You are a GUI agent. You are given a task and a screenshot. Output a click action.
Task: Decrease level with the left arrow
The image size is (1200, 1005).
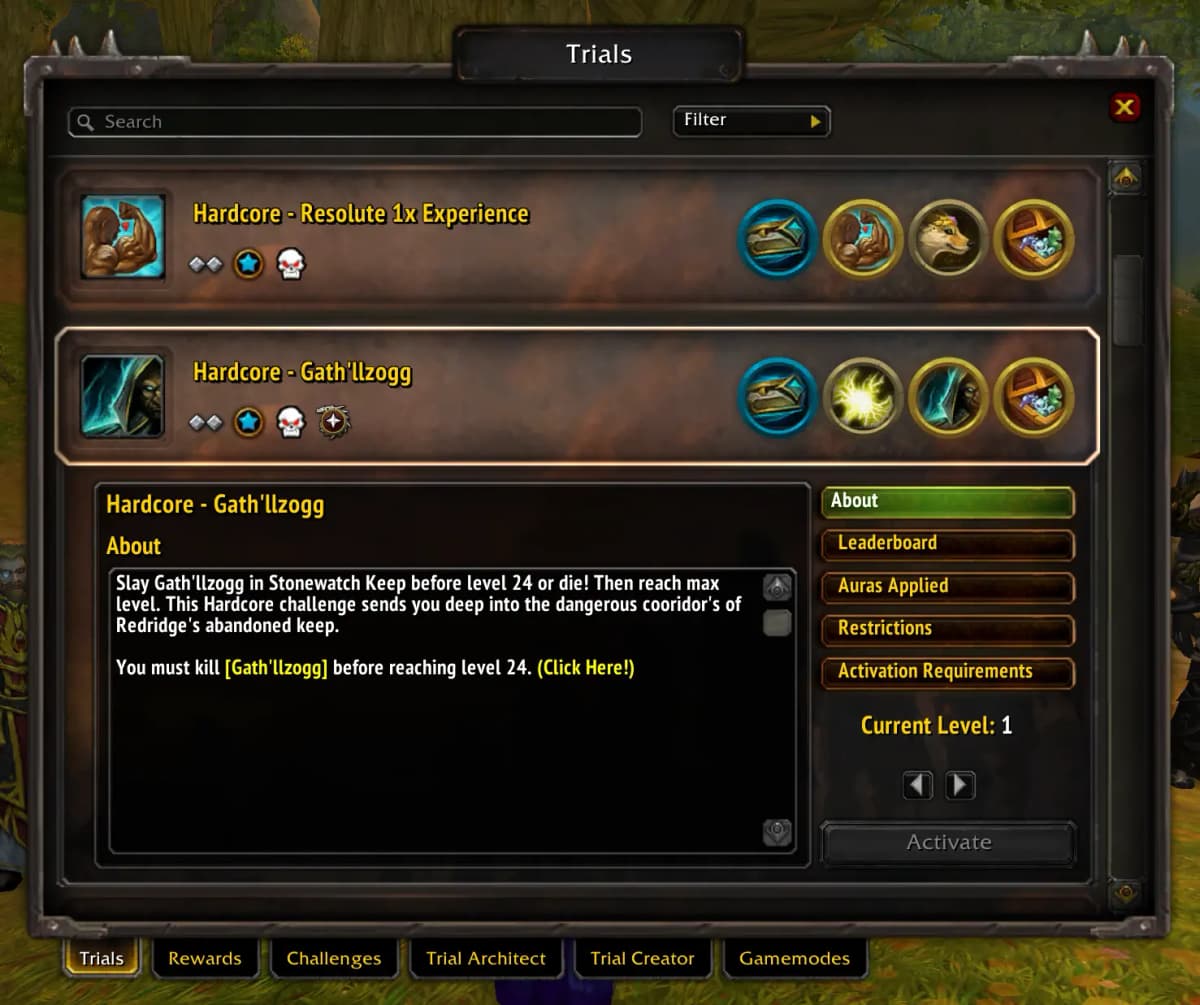(918, 785)
